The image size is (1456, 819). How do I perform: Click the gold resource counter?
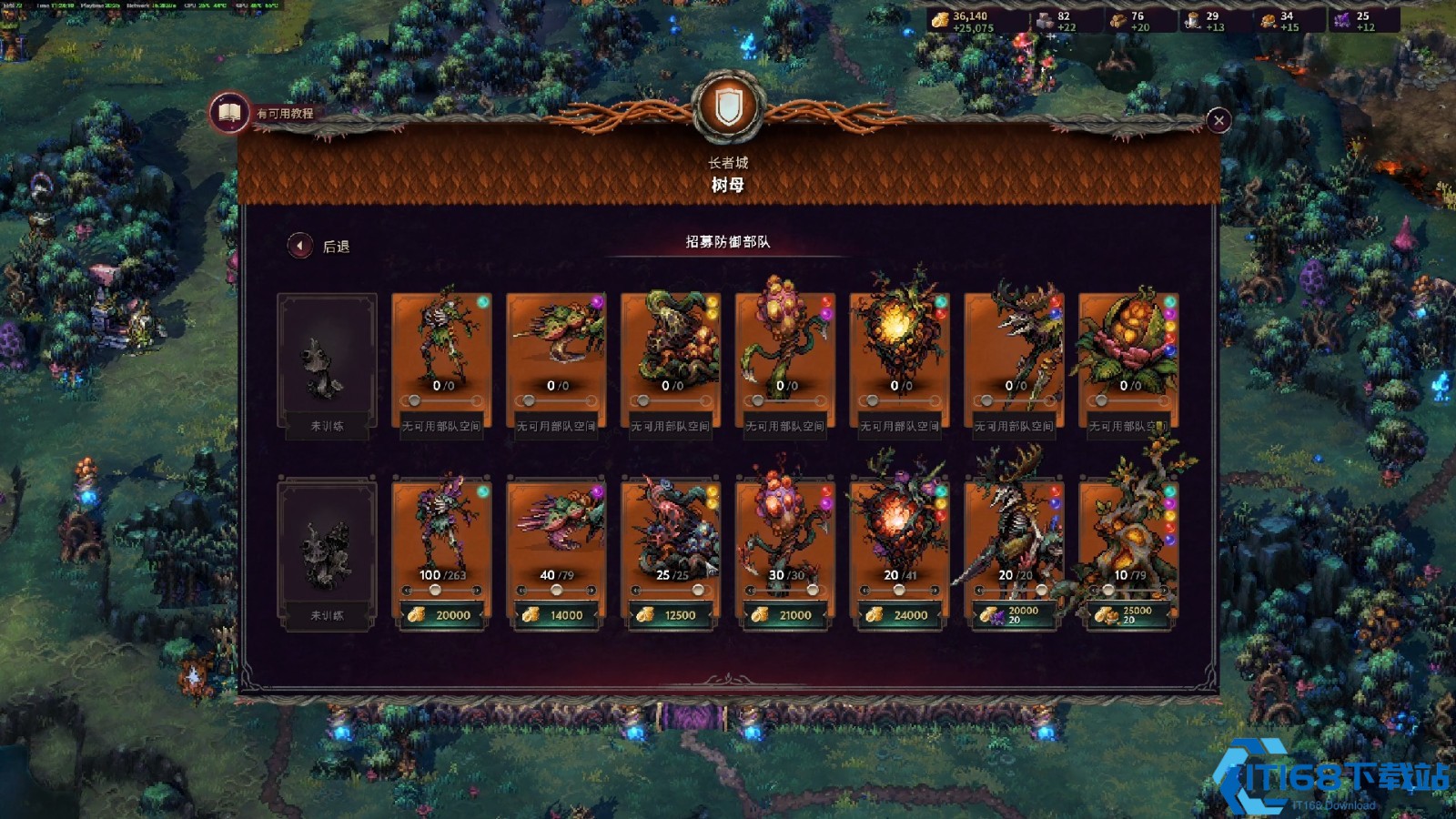point(965,21)
